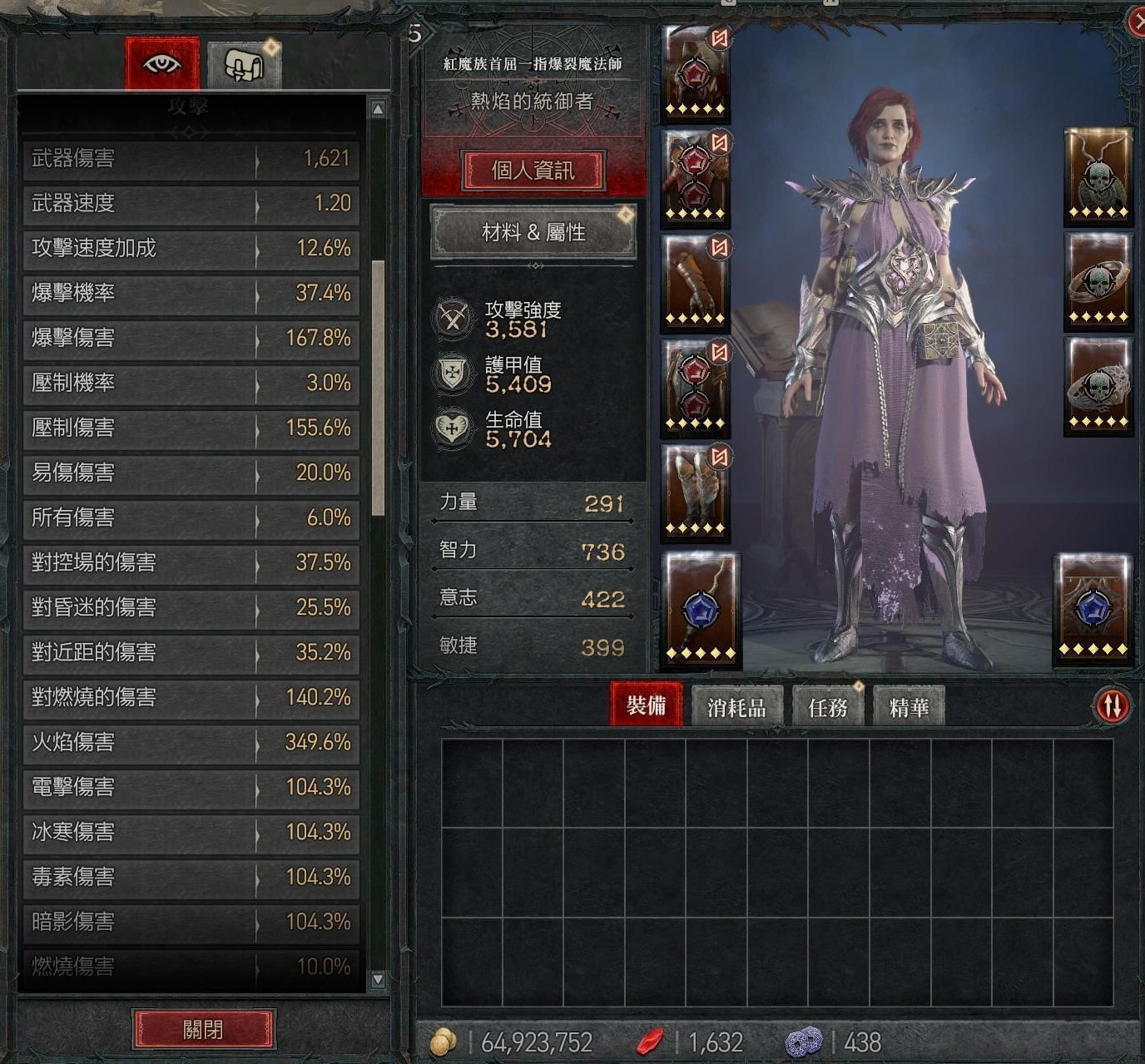
Task: Close the stats panel with 關閉 button
Action: click(x=203, y=1030)
